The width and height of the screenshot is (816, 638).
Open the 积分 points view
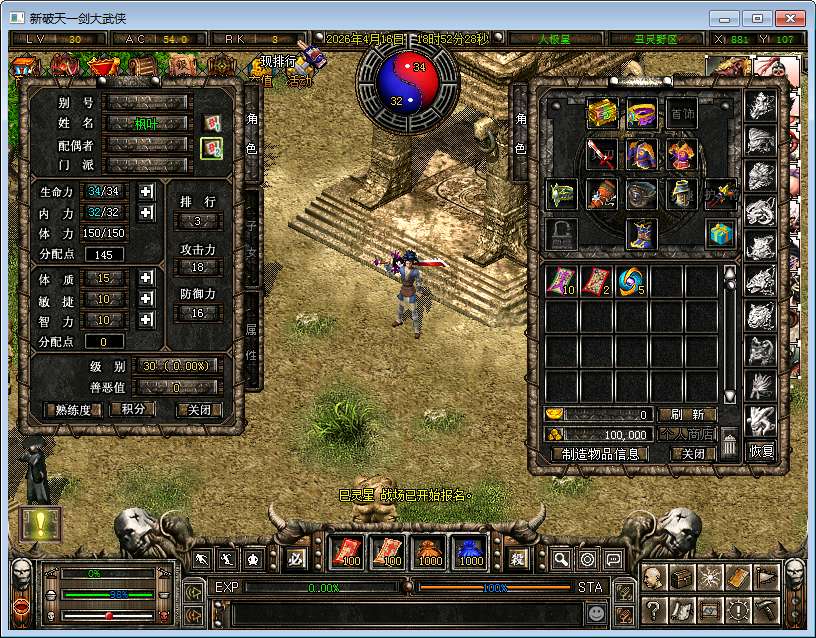134,409
